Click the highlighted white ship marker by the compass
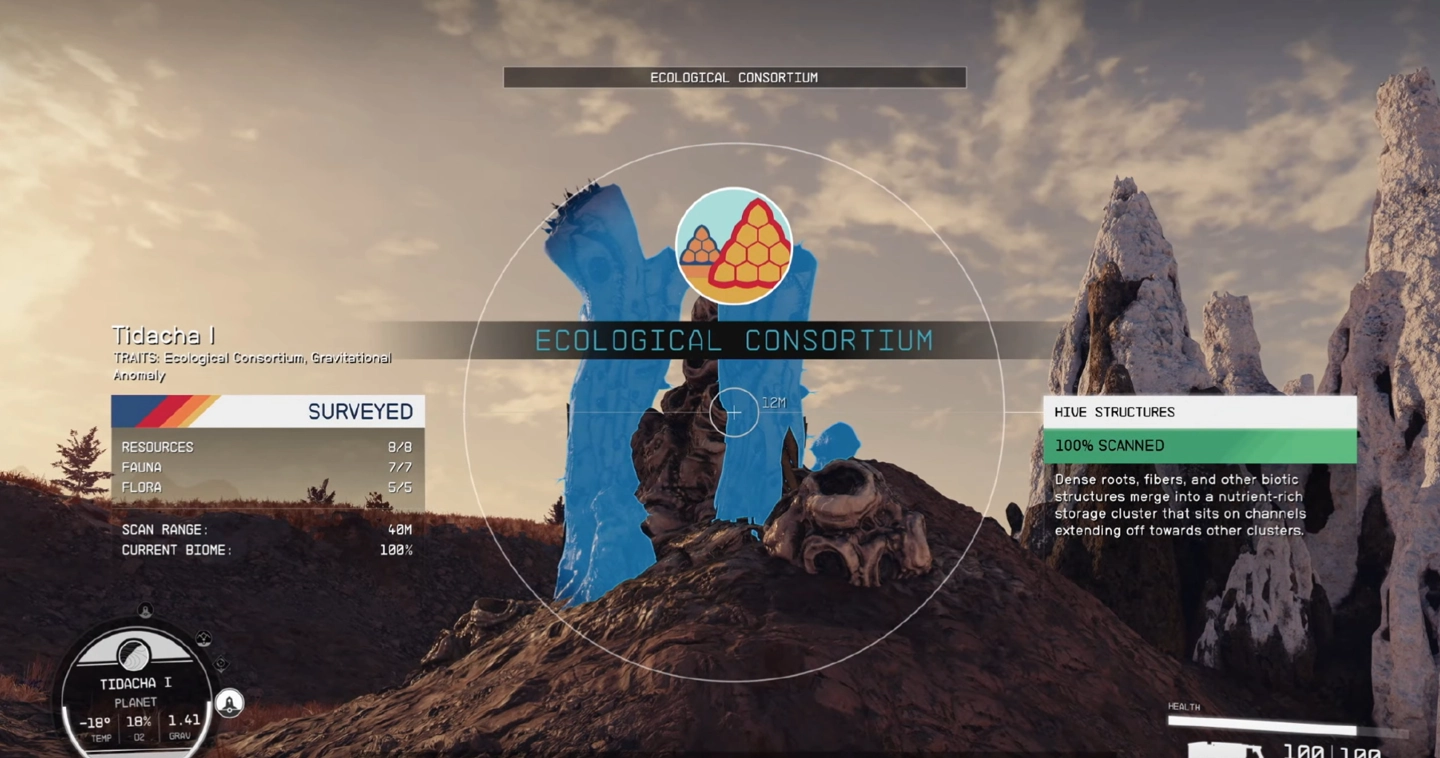The width and height of the screenshot is (1440, 758). point(230,703)
